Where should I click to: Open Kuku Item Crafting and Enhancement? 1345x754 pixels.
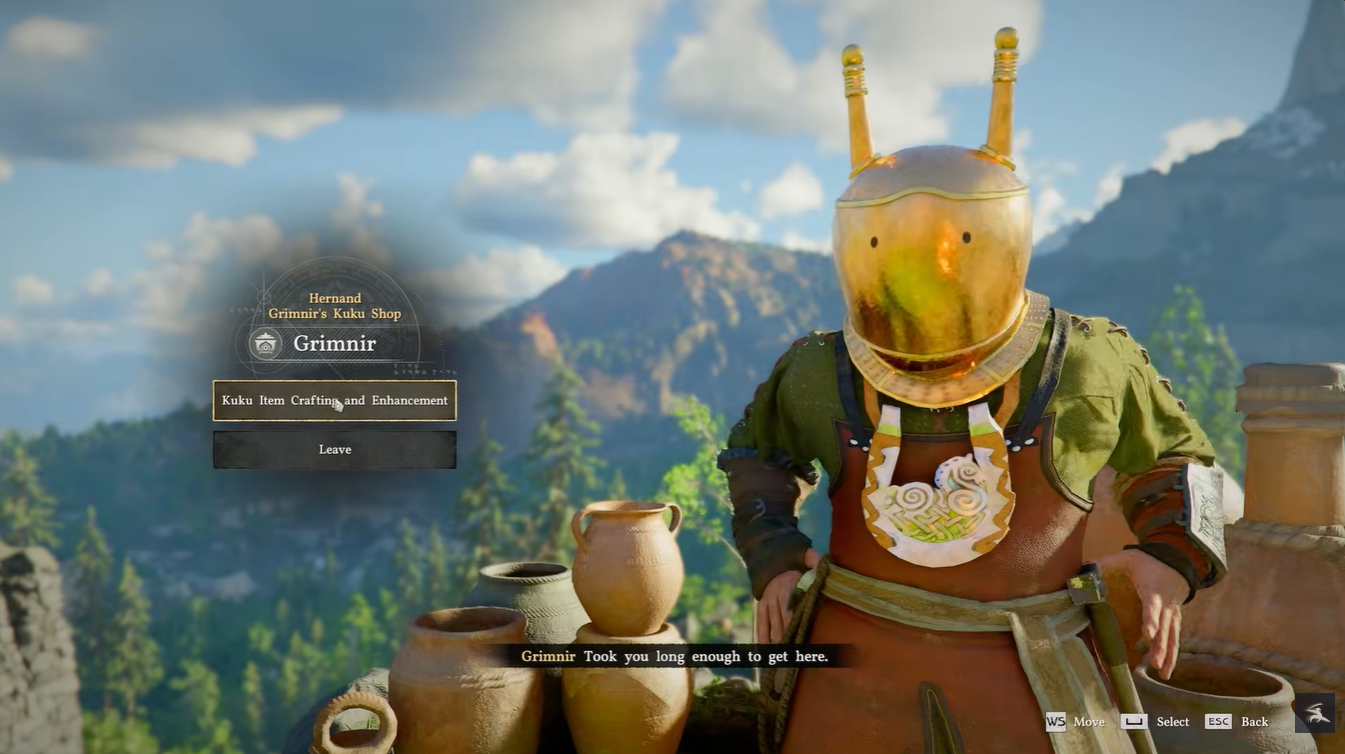(334, 400)
